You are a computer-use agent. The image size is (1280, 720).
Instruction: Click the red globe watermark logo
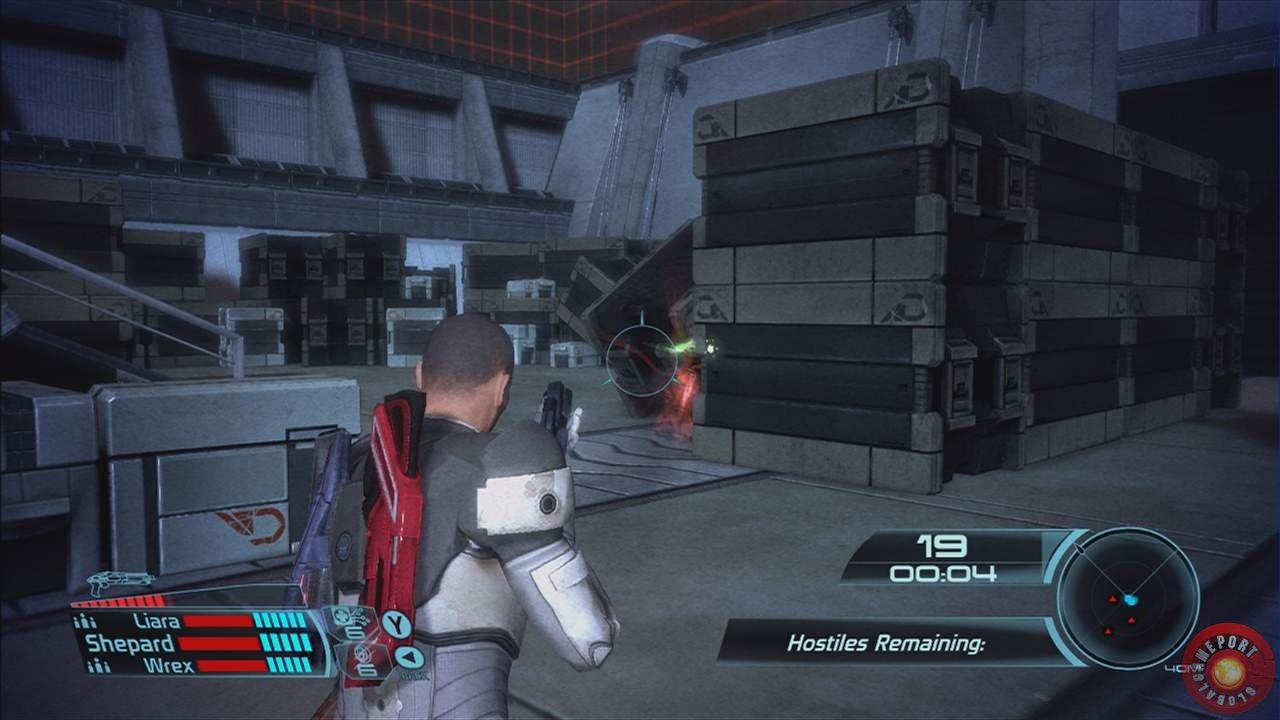coord(1227,667)
